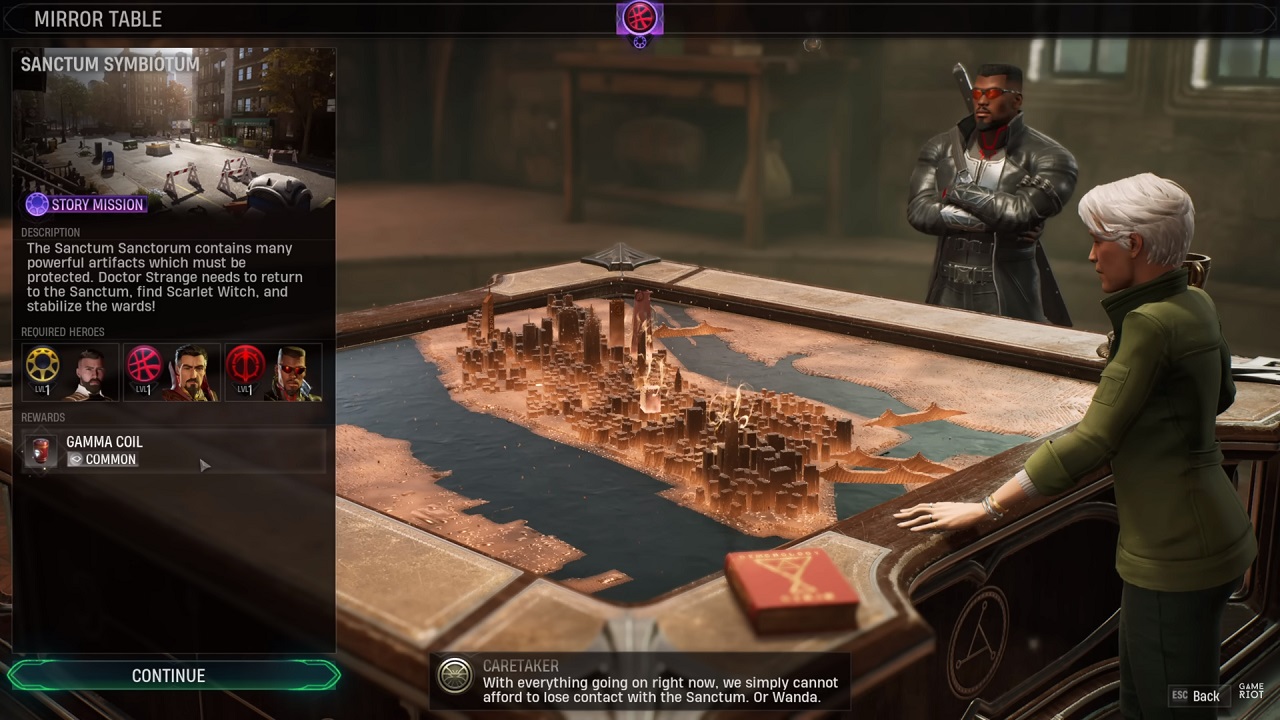The height and width of the screenshot is (720, 1280).
Task: Select the Blade required hero portrait
Action: point(273,372)
